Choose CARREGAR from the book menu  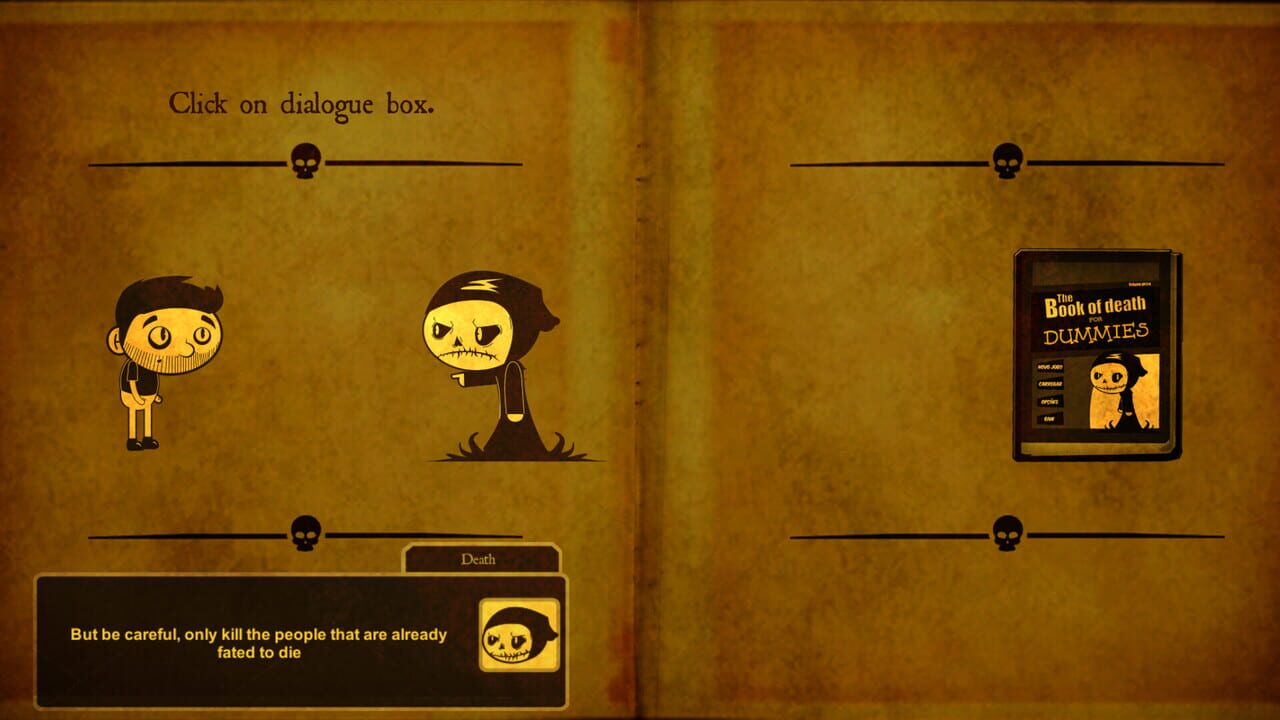1051,384
